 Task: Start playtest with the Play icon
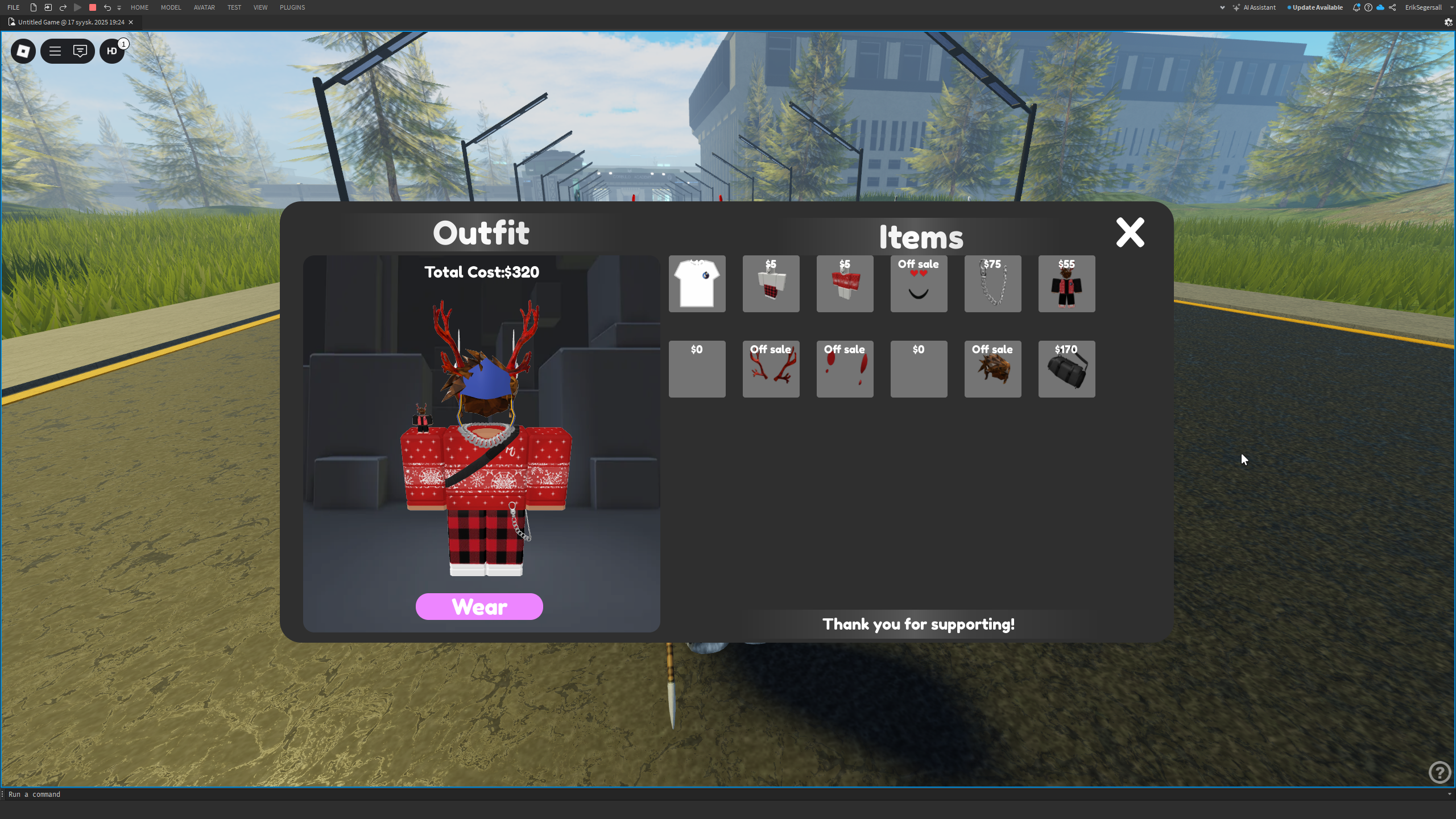pos(78,7)
